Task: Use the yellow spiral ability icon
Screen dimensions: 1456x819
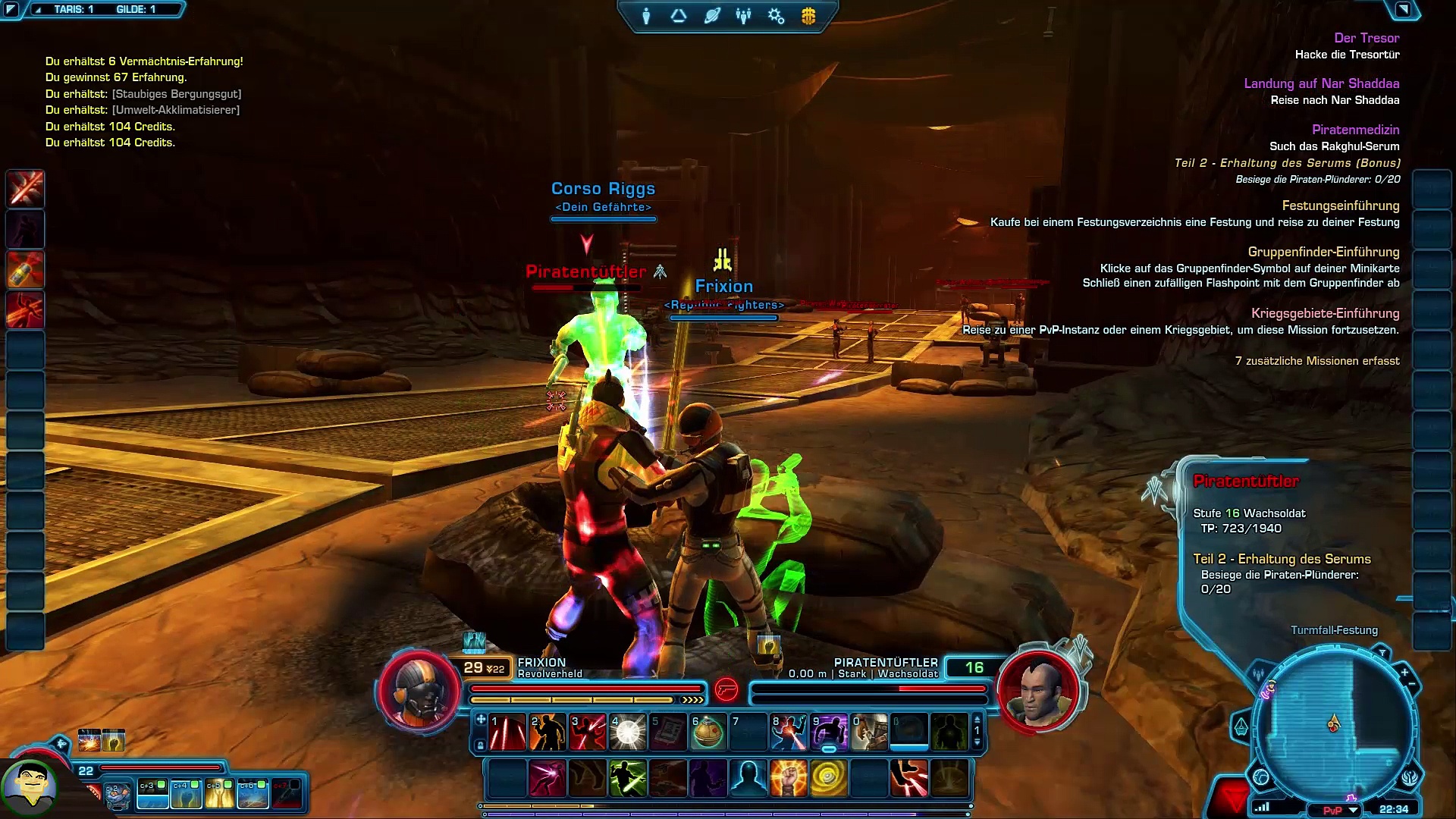Action: (x=828, y=779)
